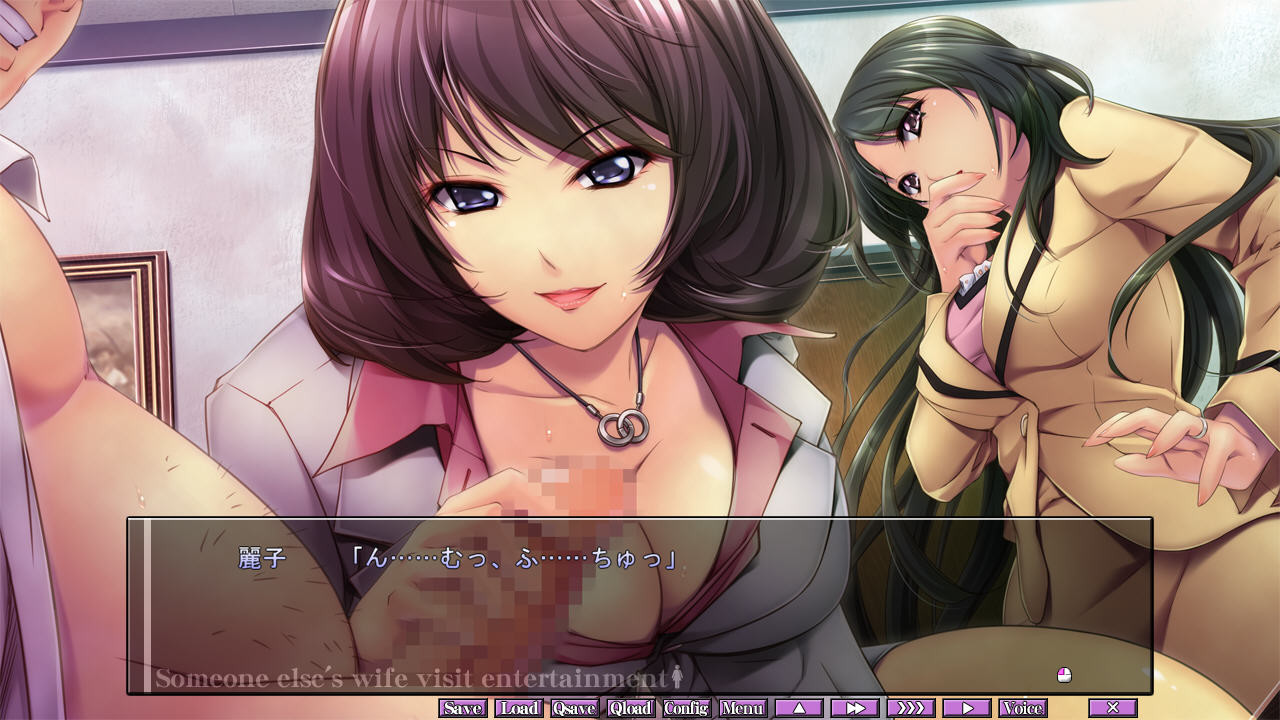Start auto-play with single arrow button
1280x720 pixels.
coord(967,708)
